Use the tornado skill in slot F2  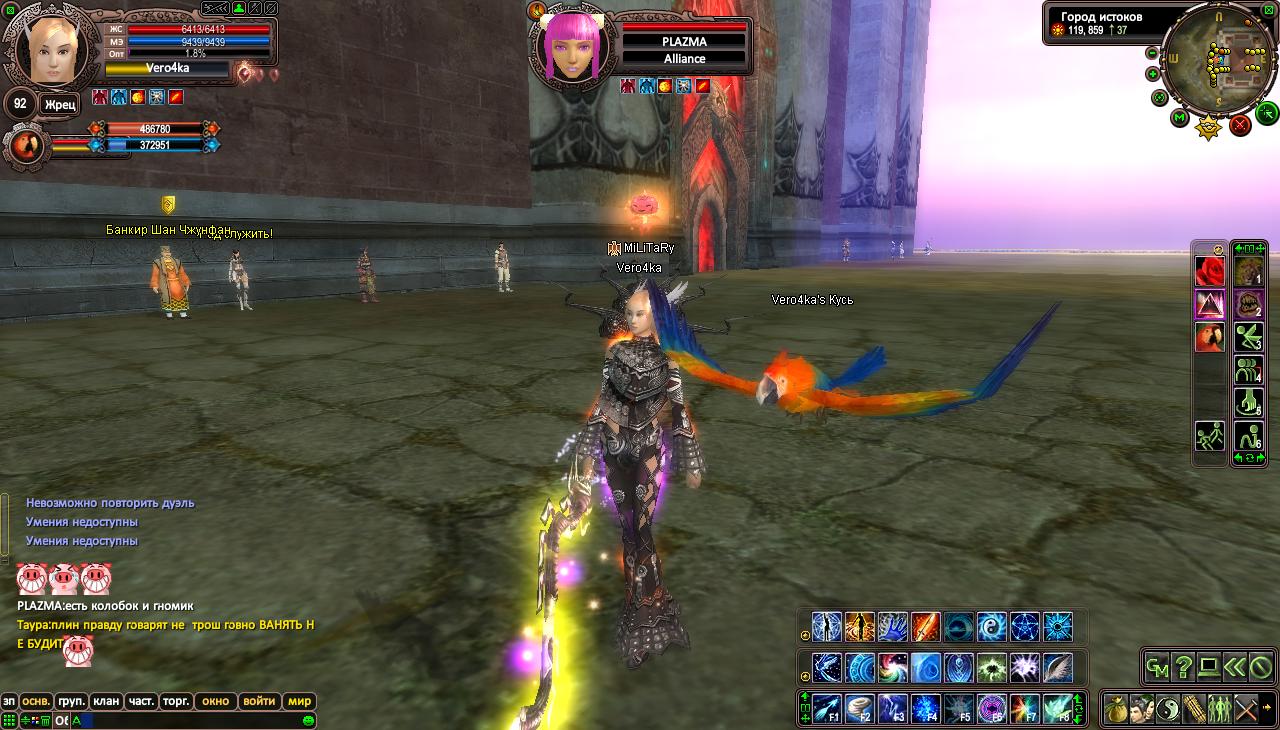click(x=859, y=708)
